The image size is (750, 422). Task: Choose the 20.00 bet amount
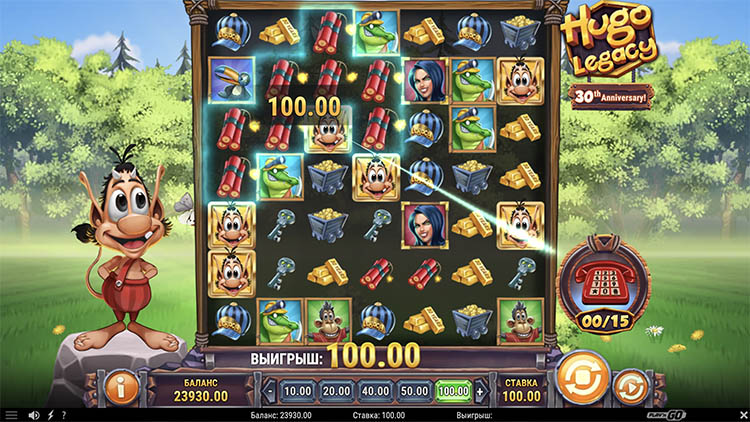click(x=335, y=390)
